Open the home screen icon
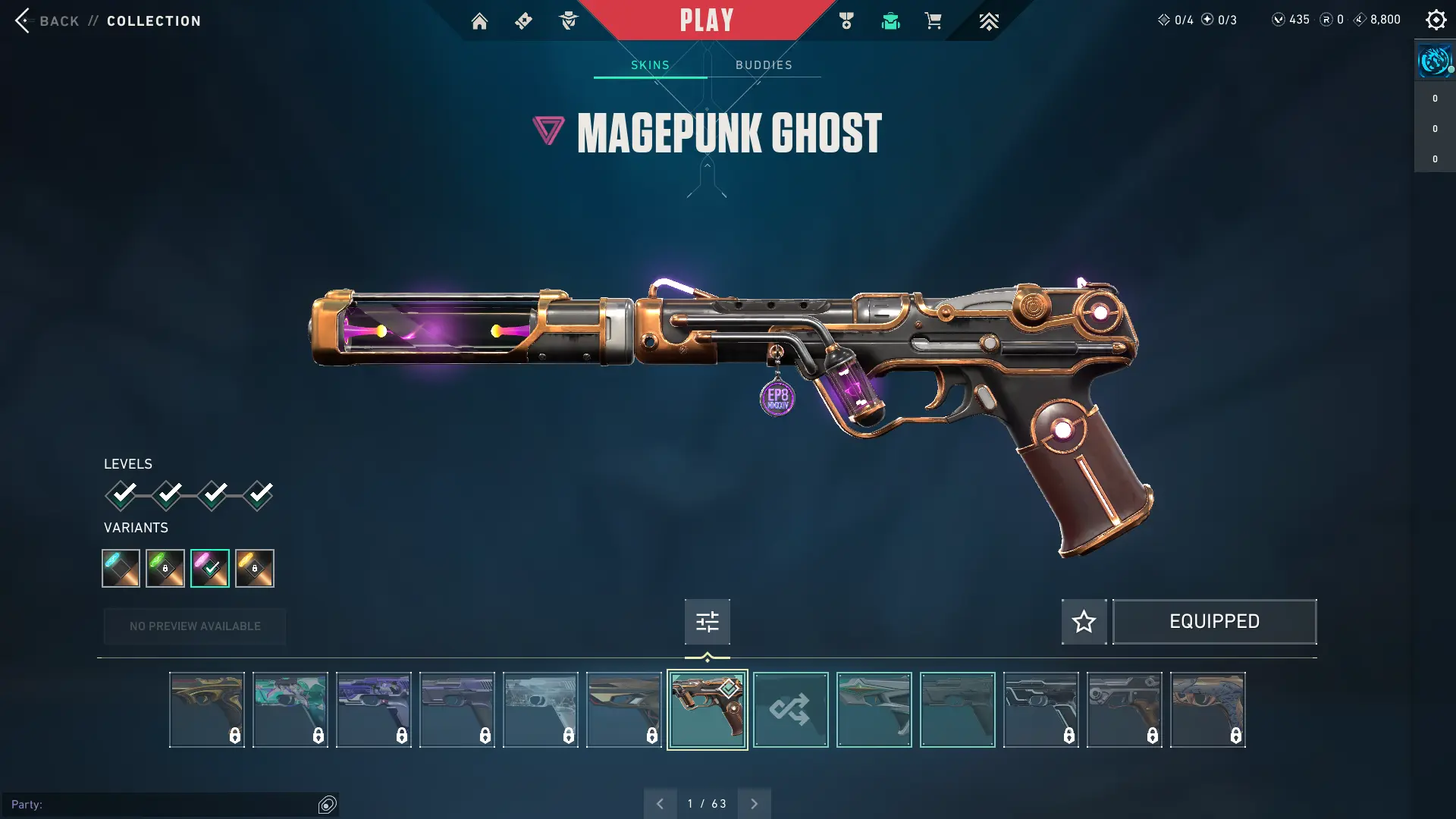Screen dimensions: 1456x819 click(479, 21)
